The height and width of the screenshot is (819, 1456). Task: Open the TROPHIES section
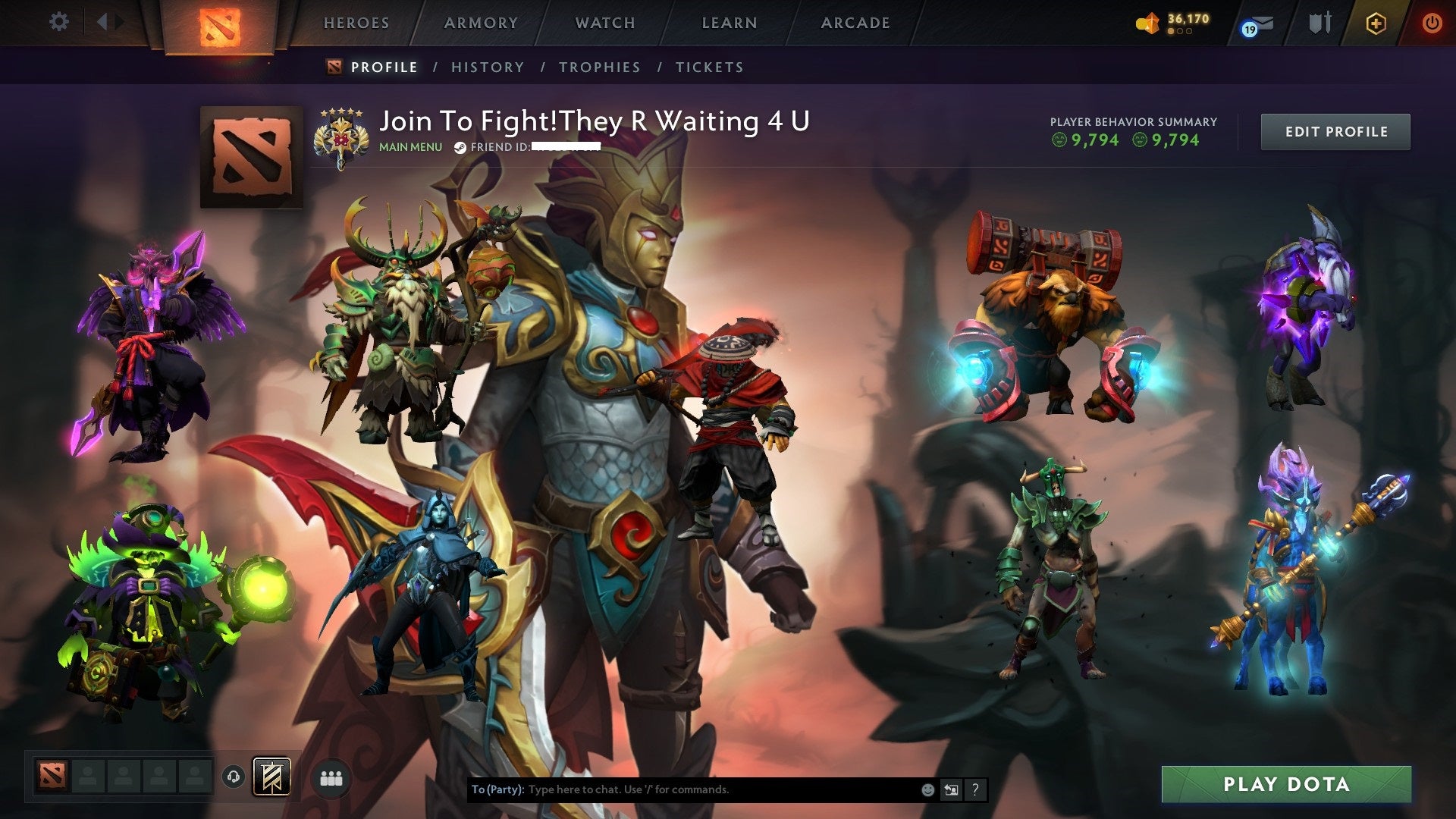click(x=599, y=67)
